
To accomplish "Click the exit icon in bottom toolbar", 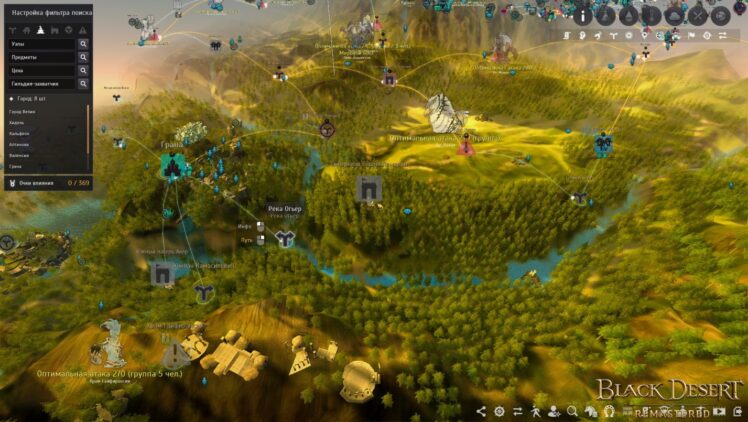I will click(737, 411).
